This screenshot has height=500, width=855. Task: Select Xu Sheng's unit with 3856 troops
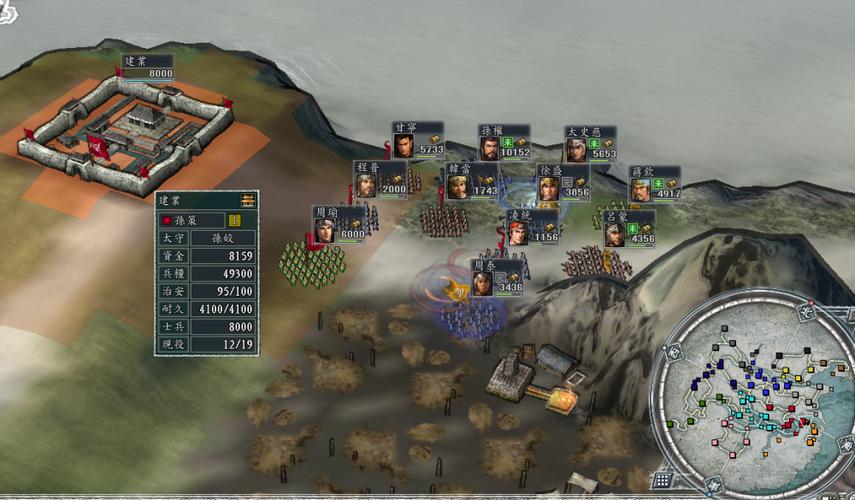click(x=549, y=188)
